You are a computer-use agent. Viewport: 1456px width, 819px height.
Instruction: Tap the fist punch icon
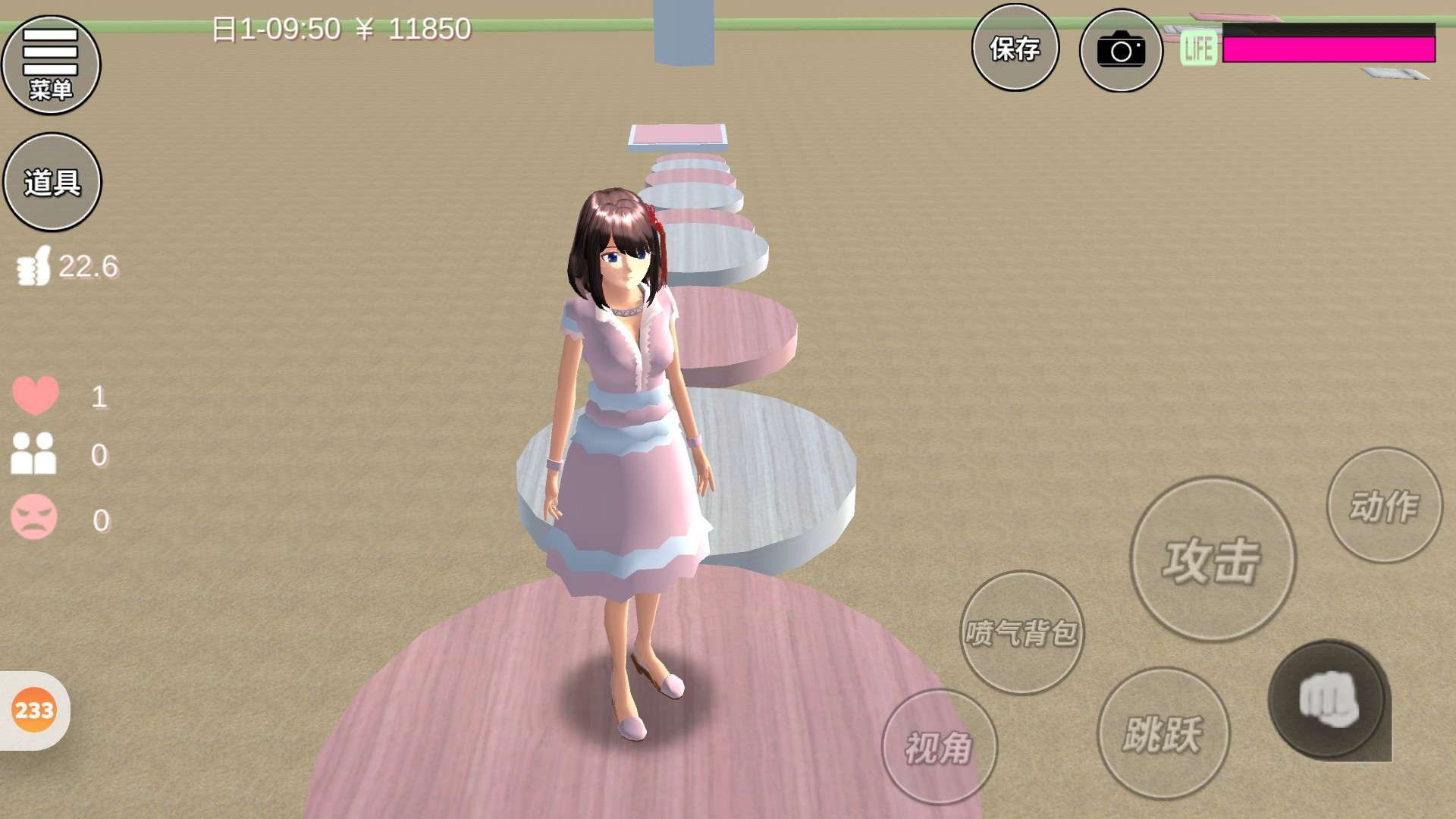click(x=1329, y=700)
